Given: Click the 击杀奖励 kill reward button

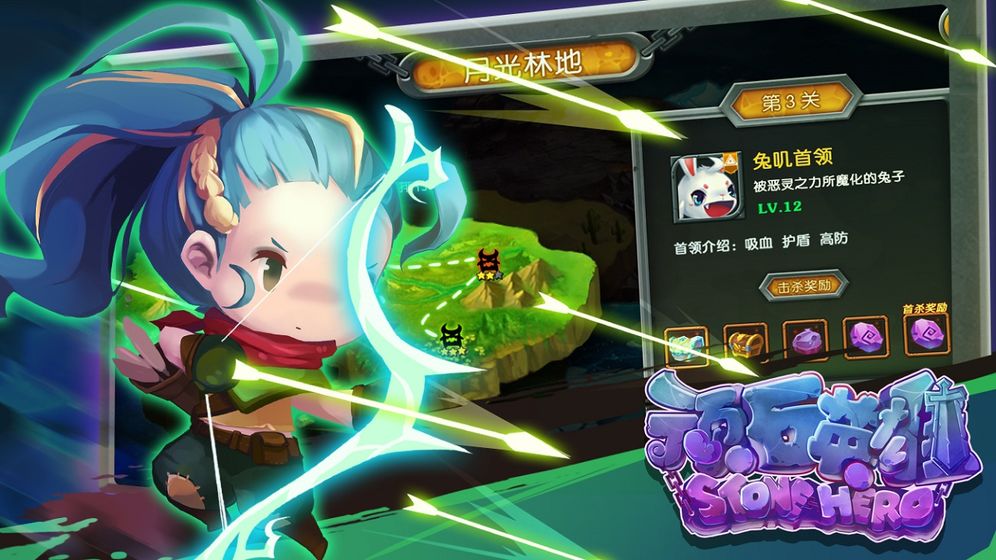Looking at the screenshot, I should (803, 286).
